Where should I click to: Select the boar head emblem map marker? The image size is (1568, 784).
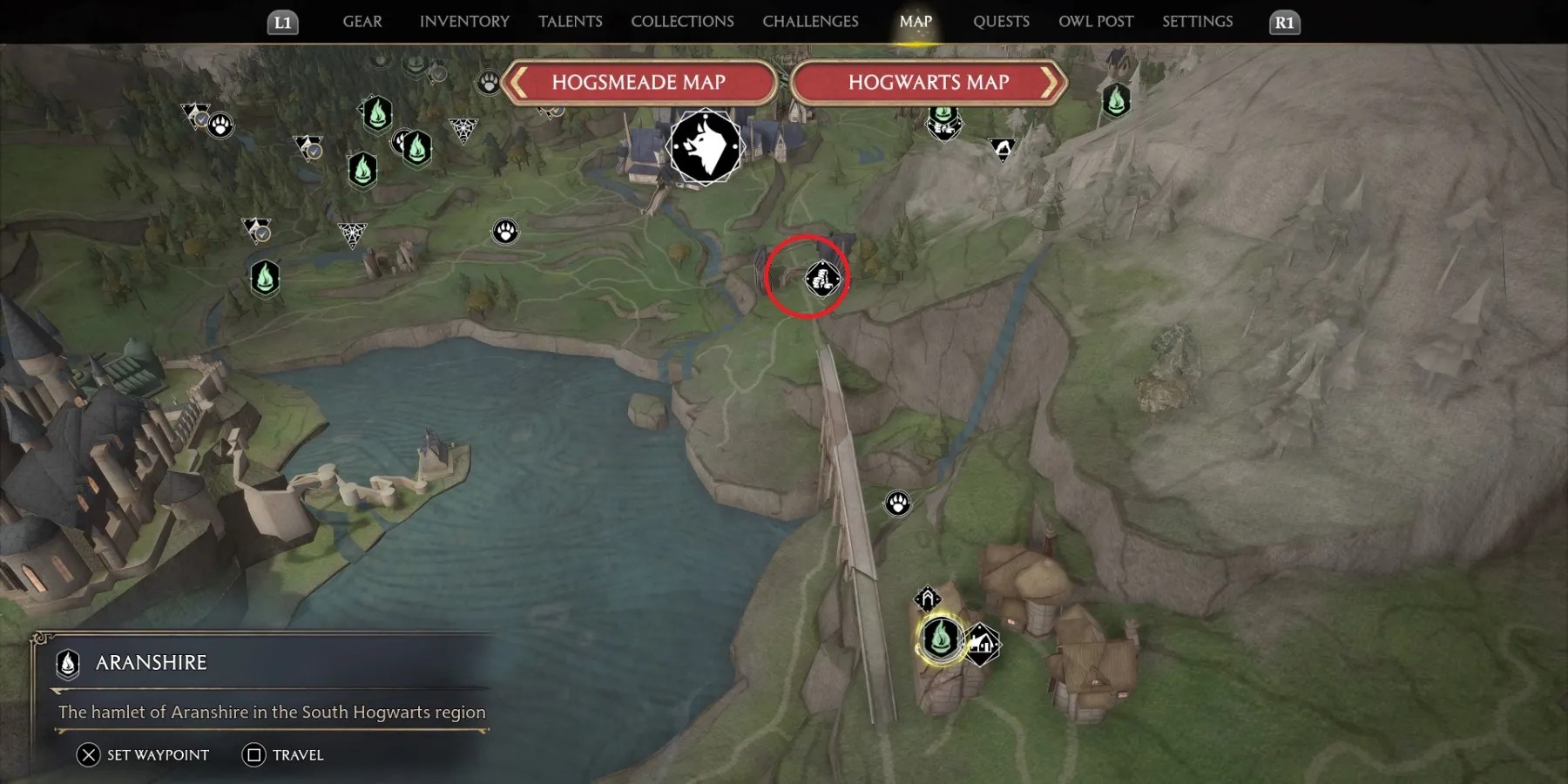(x=705, y=147)
